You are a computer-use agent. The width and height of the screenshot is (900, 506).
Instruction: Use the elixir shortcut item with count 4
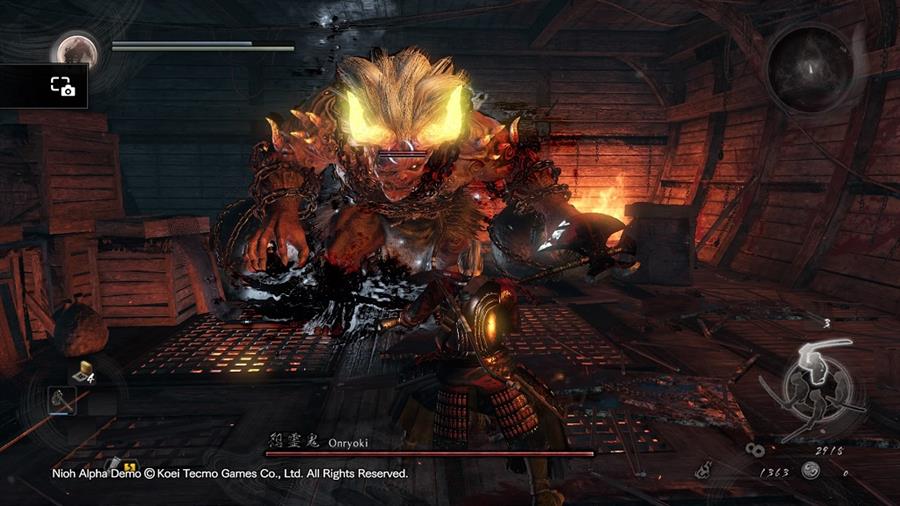[x=84, y=372]
